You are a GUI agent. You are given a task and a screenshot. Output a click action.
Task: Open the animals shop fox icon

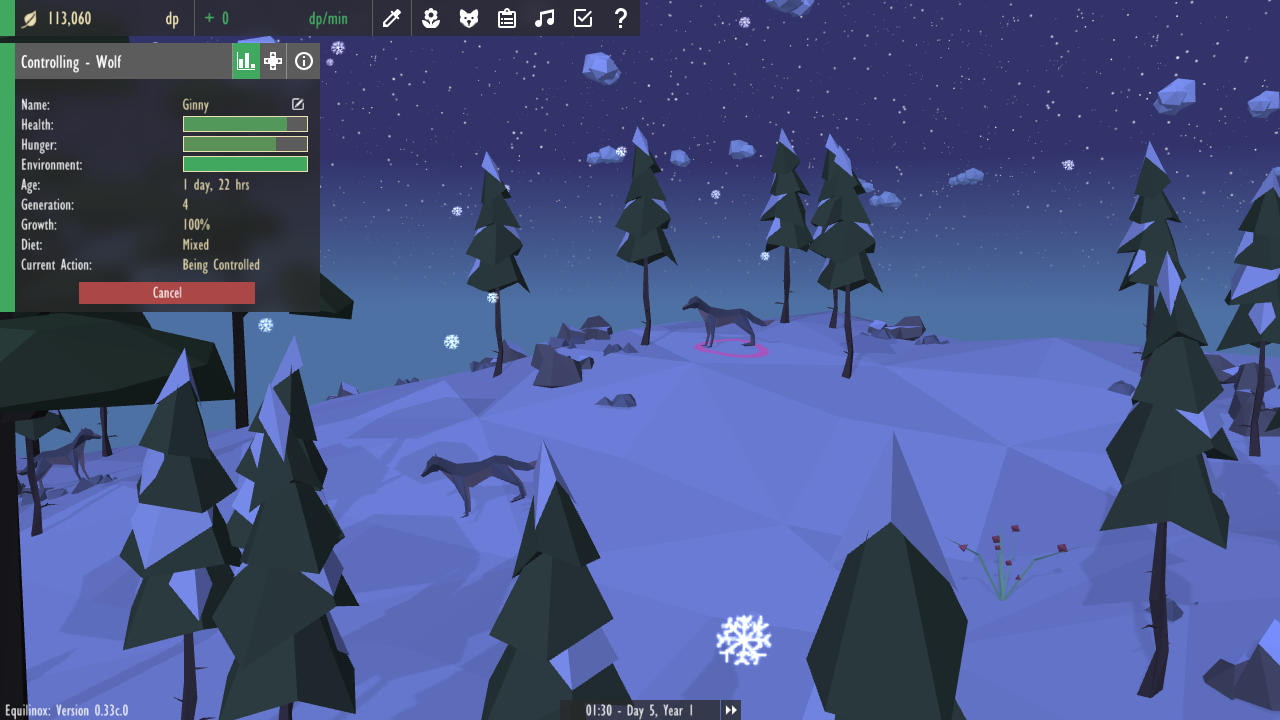(x=469, y=18)
